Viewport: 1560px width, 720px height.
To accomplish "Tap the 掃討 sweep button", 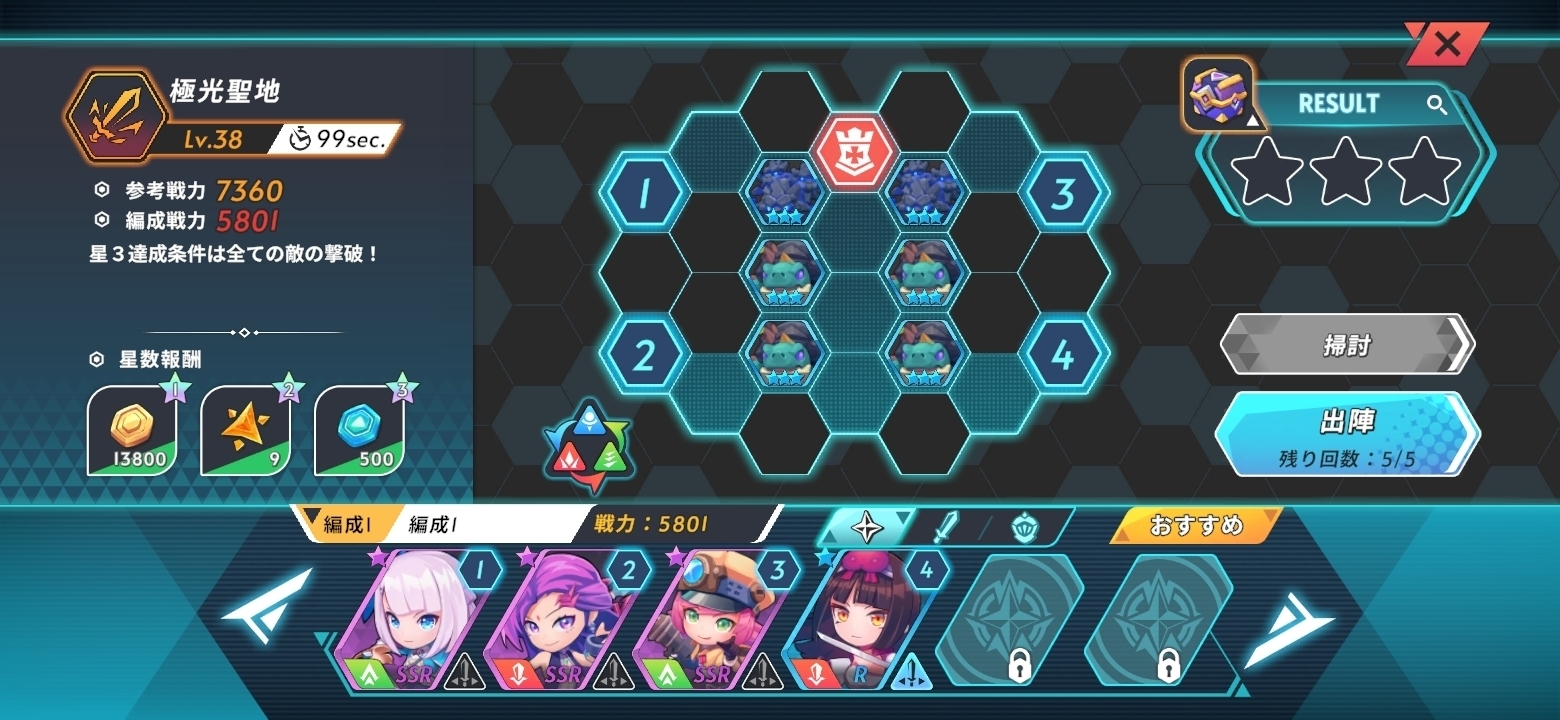I will coord(1346,345).
